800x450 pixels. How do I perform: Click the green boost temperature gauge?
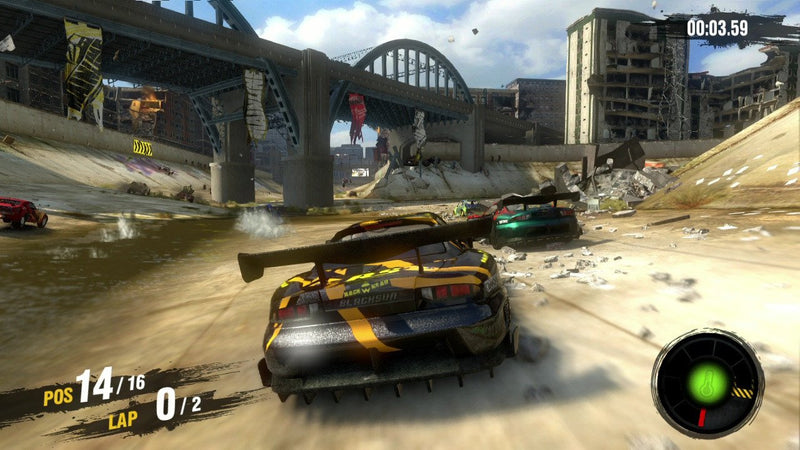[x=707, y=384]
